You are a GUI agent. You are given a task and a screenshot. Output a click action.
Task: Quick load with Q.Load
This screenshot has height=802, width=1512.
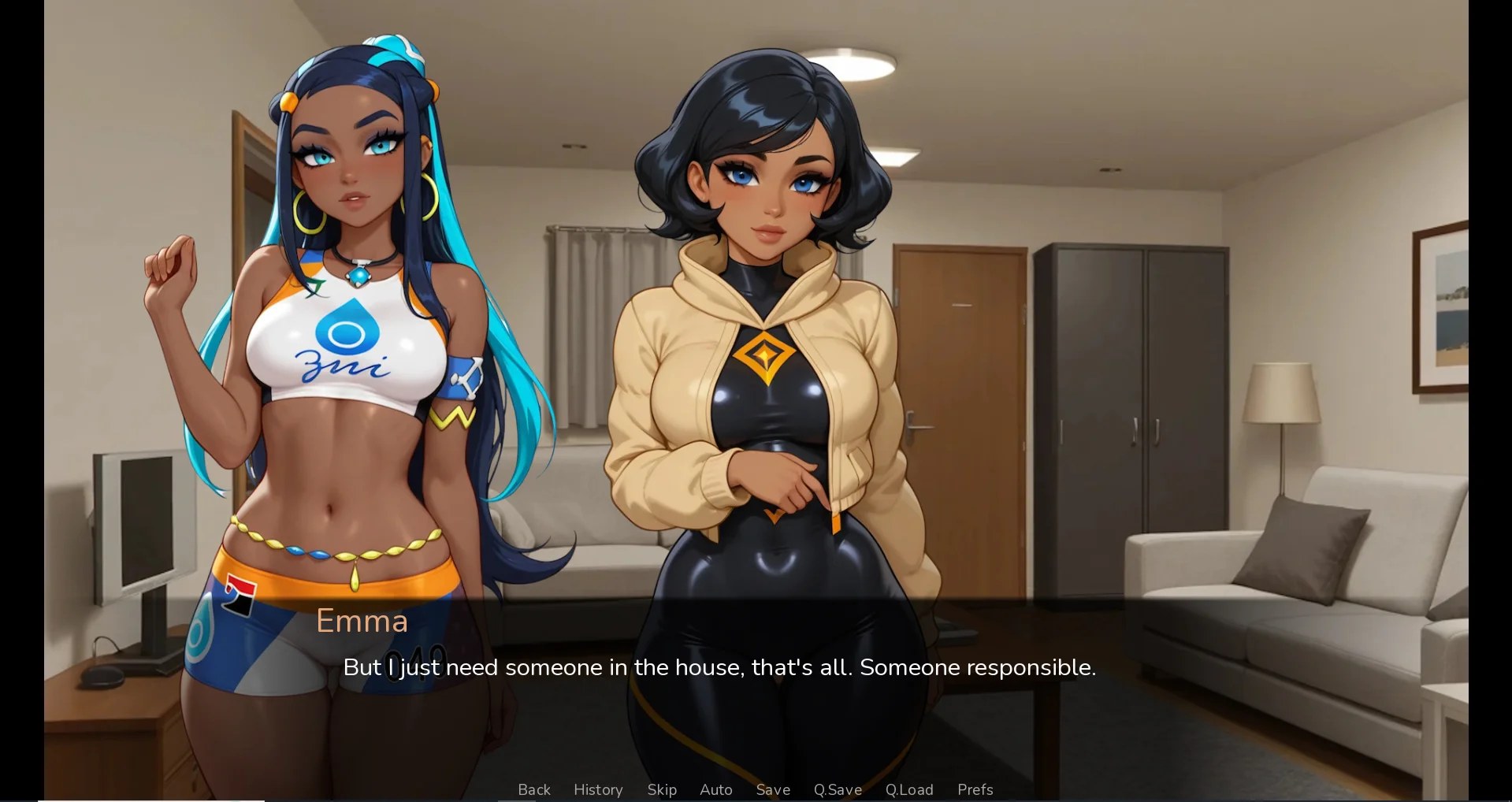(909, 789)
